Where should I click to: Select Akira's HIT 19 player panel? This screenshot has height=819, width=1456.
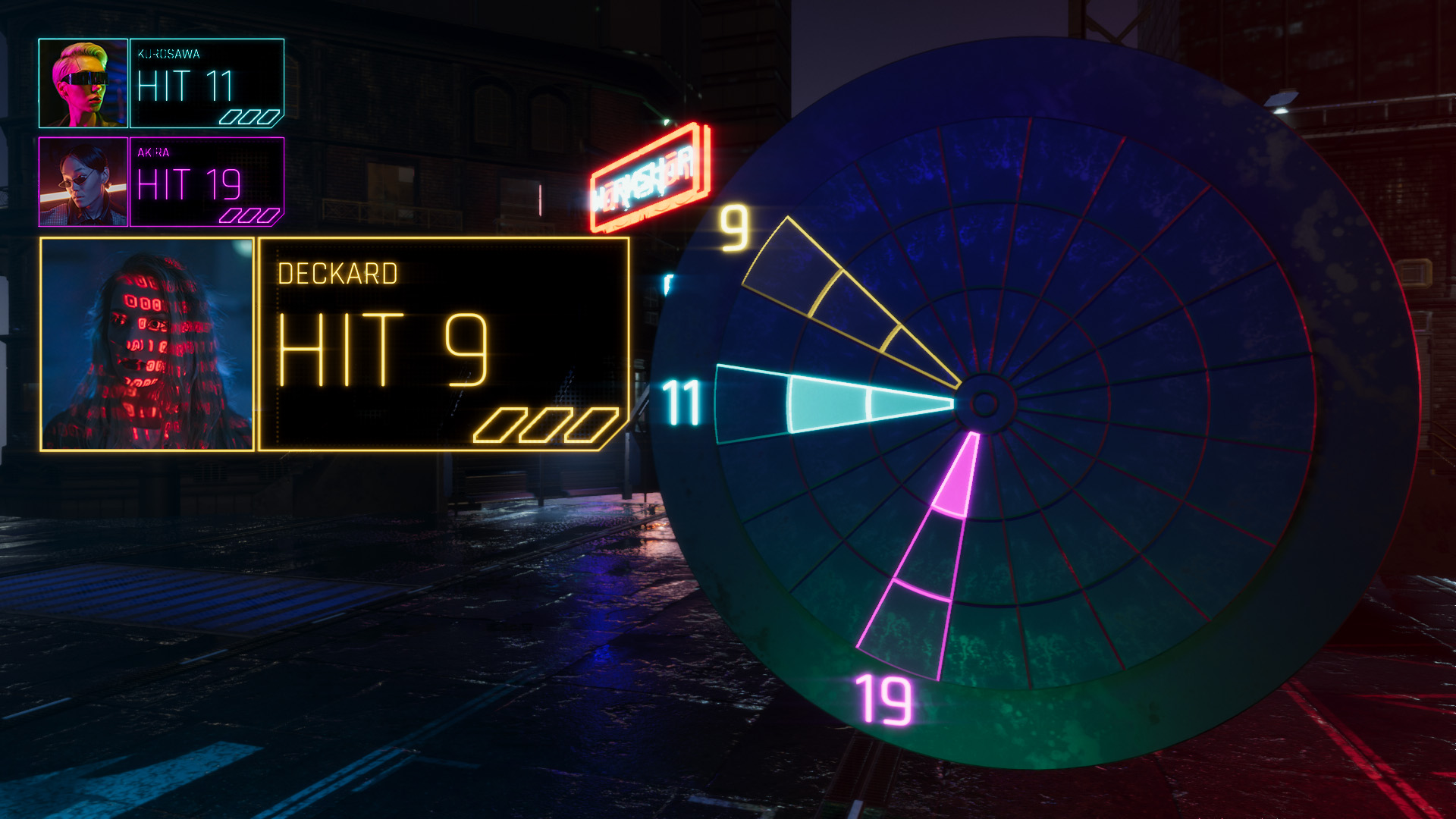pyautogui.click(x=206, y=182)
